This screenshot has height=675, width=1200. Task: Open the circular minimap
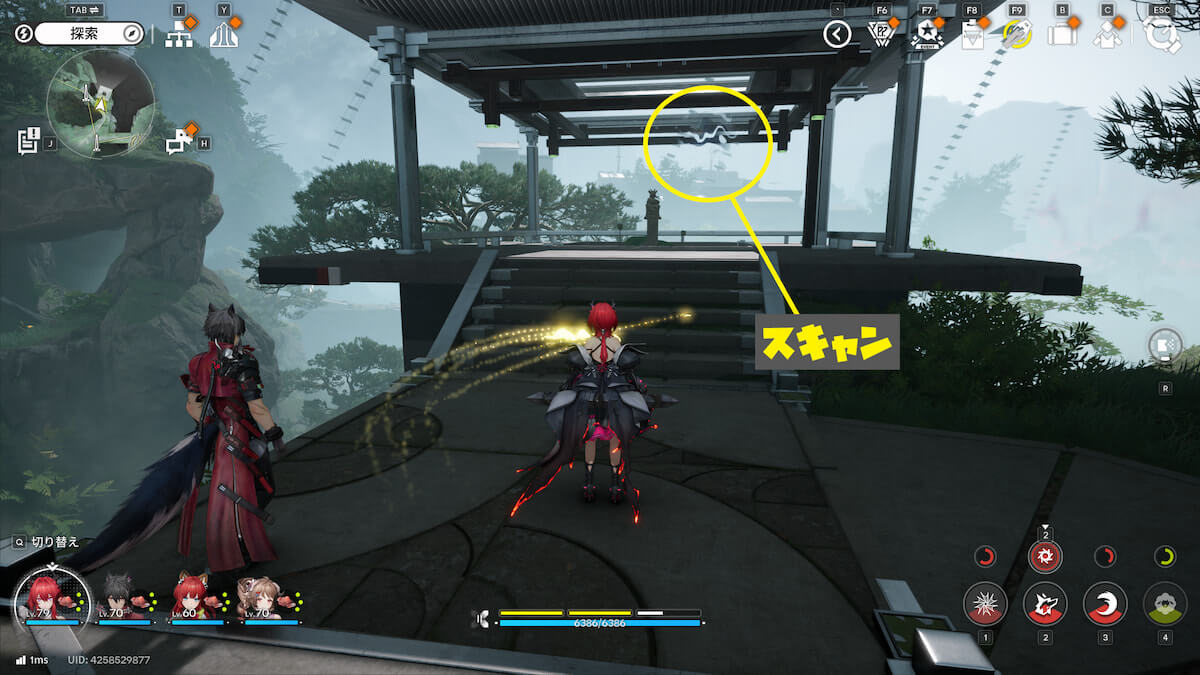click(100, 103)
